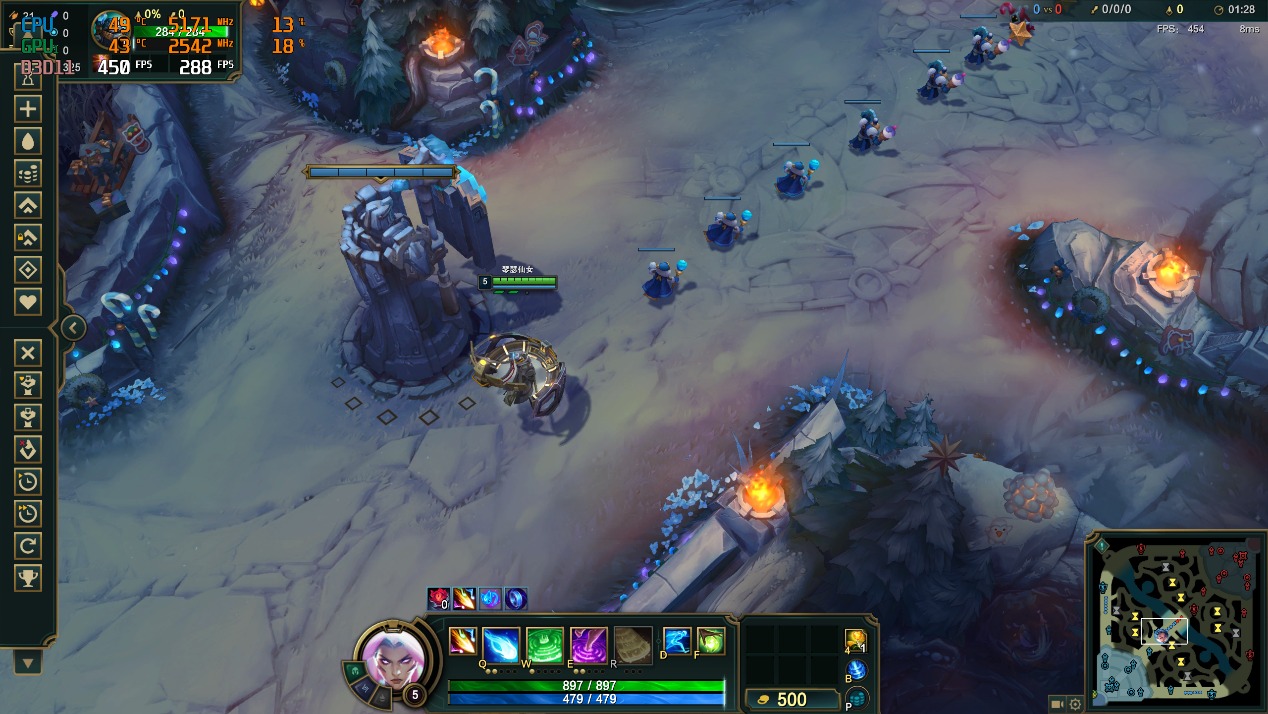Collapse the practice tool side panel arrow

(73, 328)
